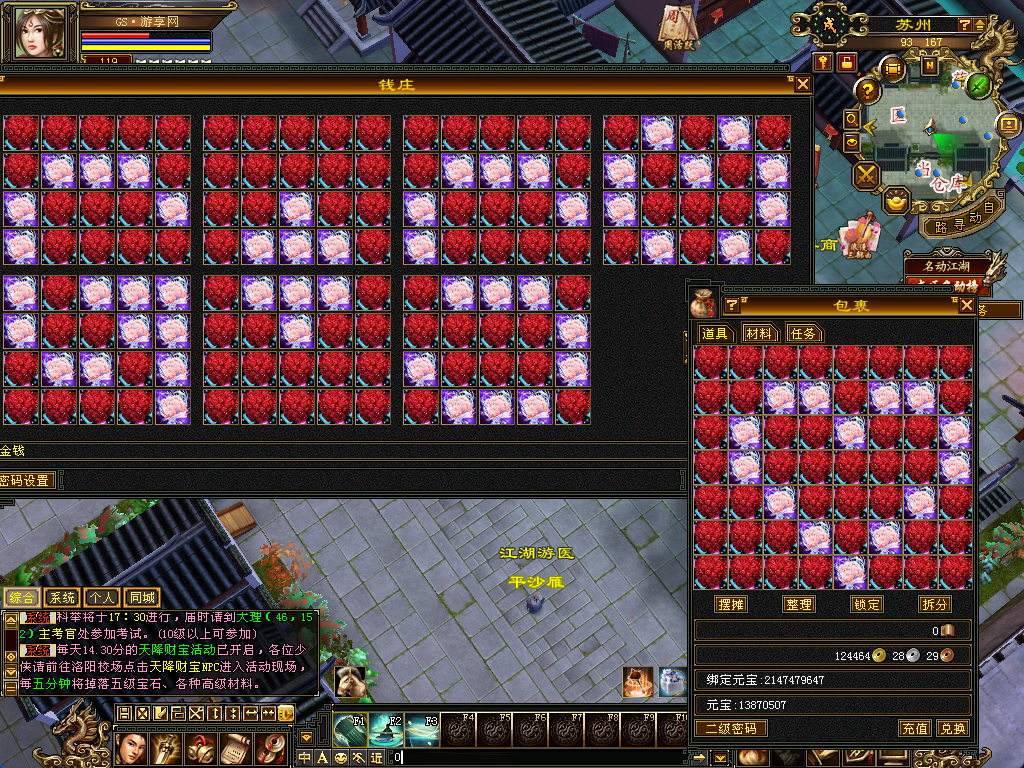Click the 锁定 lock button
1024x768 pixels.
866,604
